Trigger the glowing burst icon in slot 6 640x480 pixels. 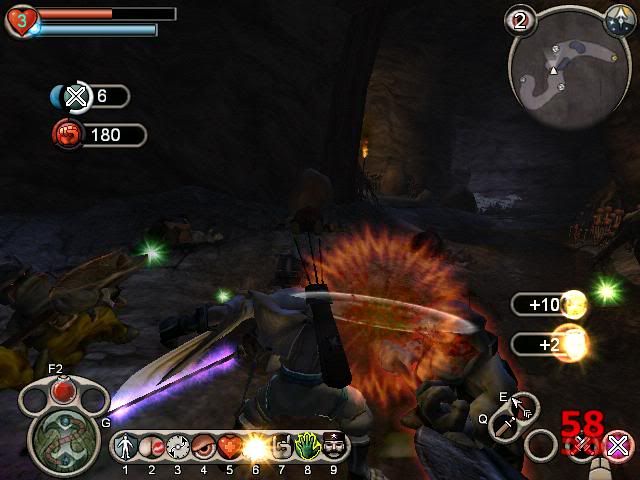(x=254, y=446)
